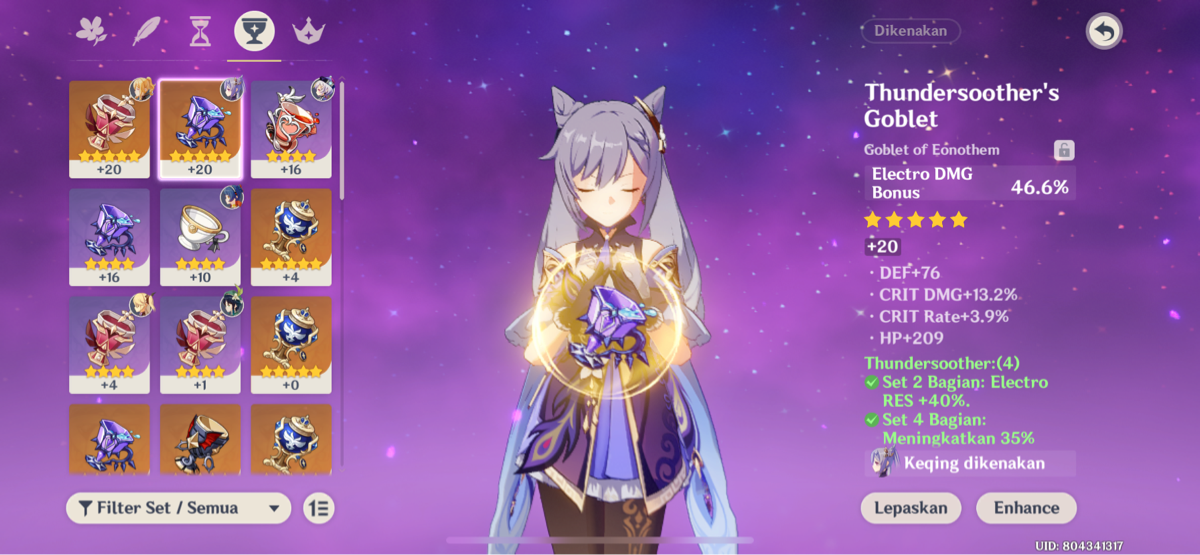Select the red goblet at +1
Viewport: 1200px width, 555px height.
pos(200,344)
